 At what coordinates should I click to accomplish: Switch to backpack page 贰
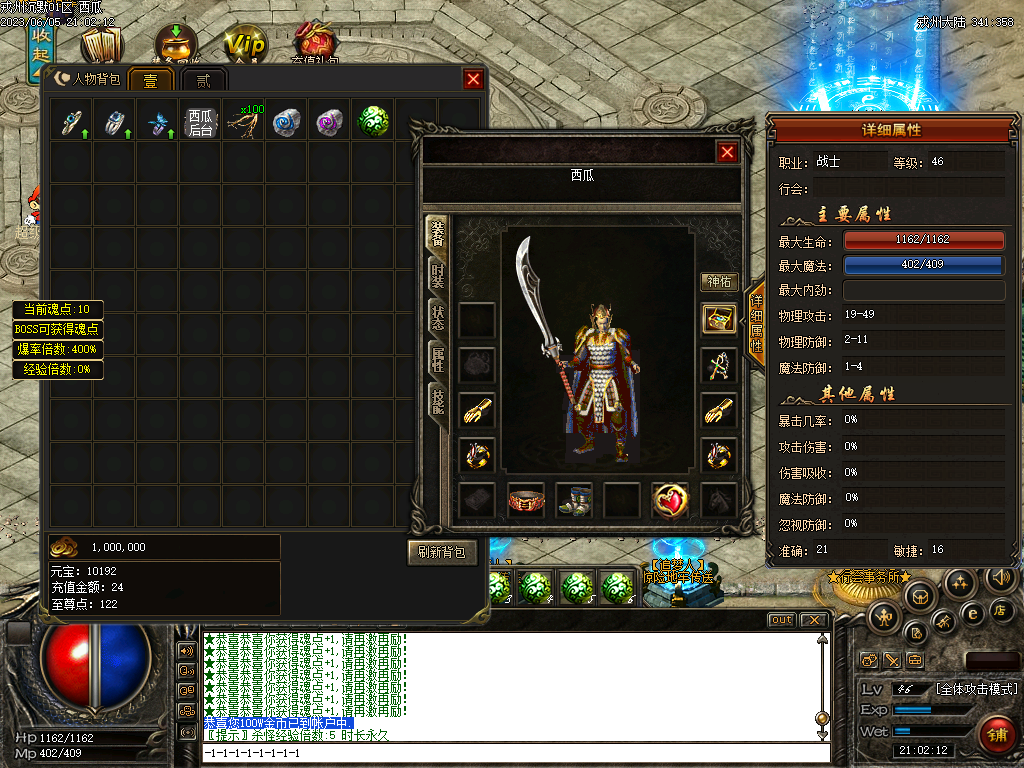(x=203, y=80)
